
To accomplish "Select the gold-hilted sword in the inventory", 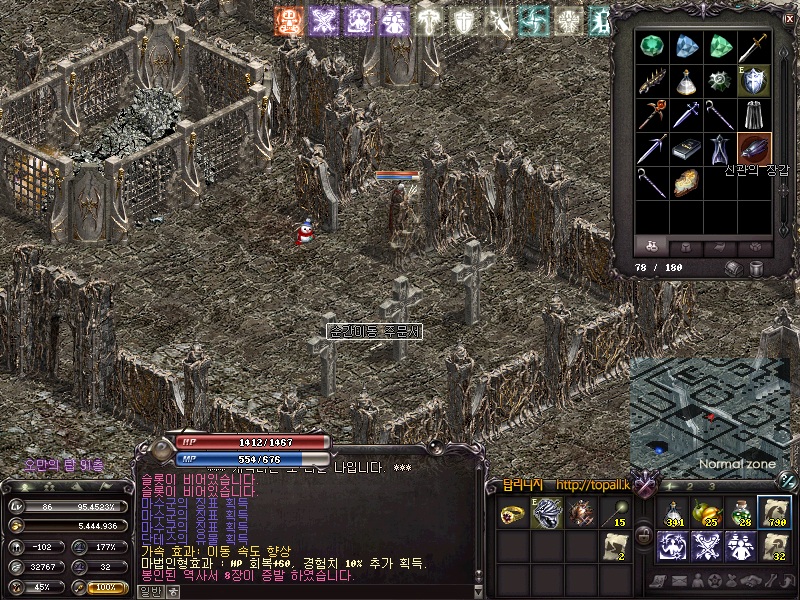I will [754, 47].
